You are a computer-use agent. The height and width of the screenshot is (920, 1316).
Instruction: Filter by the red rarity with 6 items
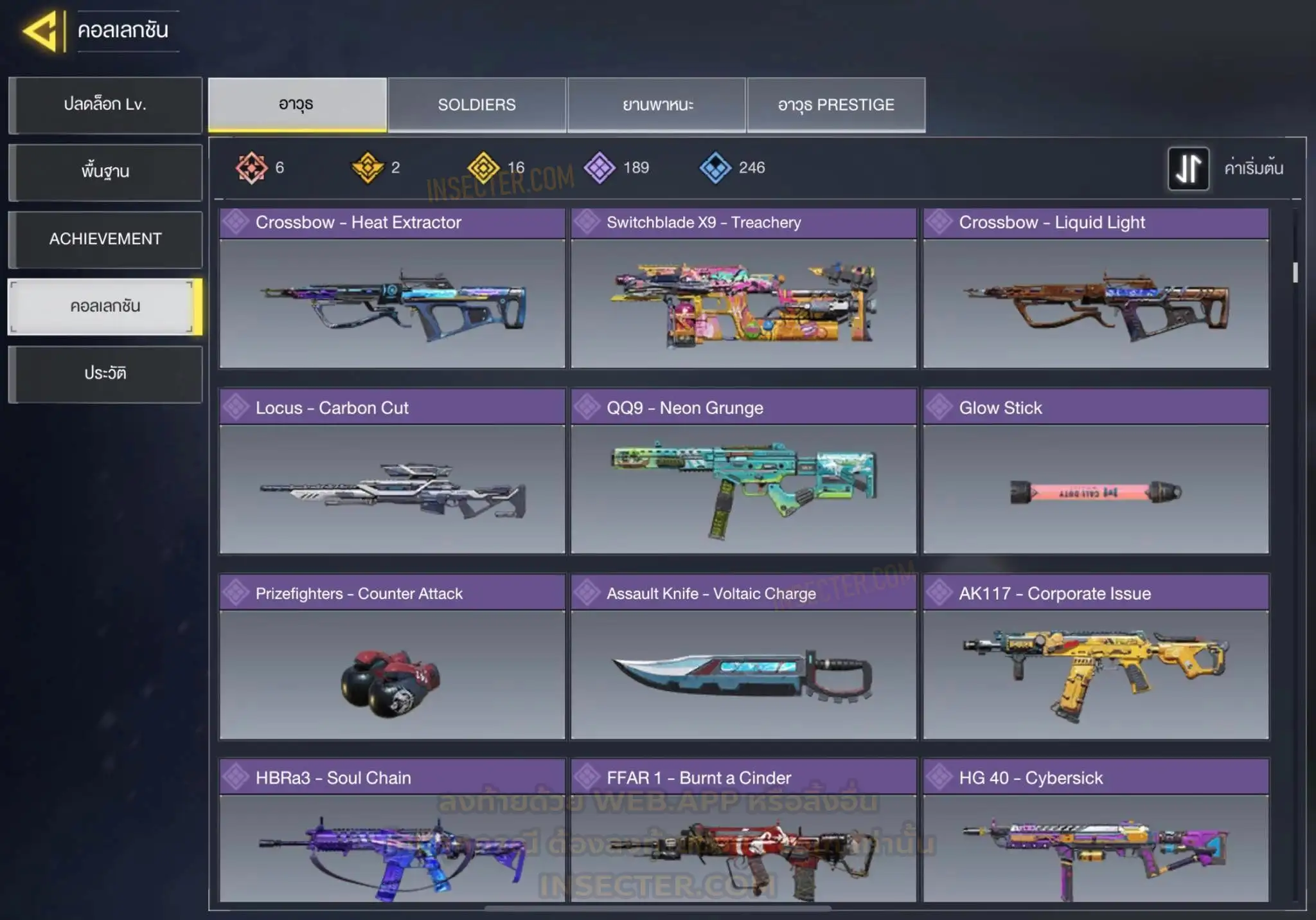251,168
